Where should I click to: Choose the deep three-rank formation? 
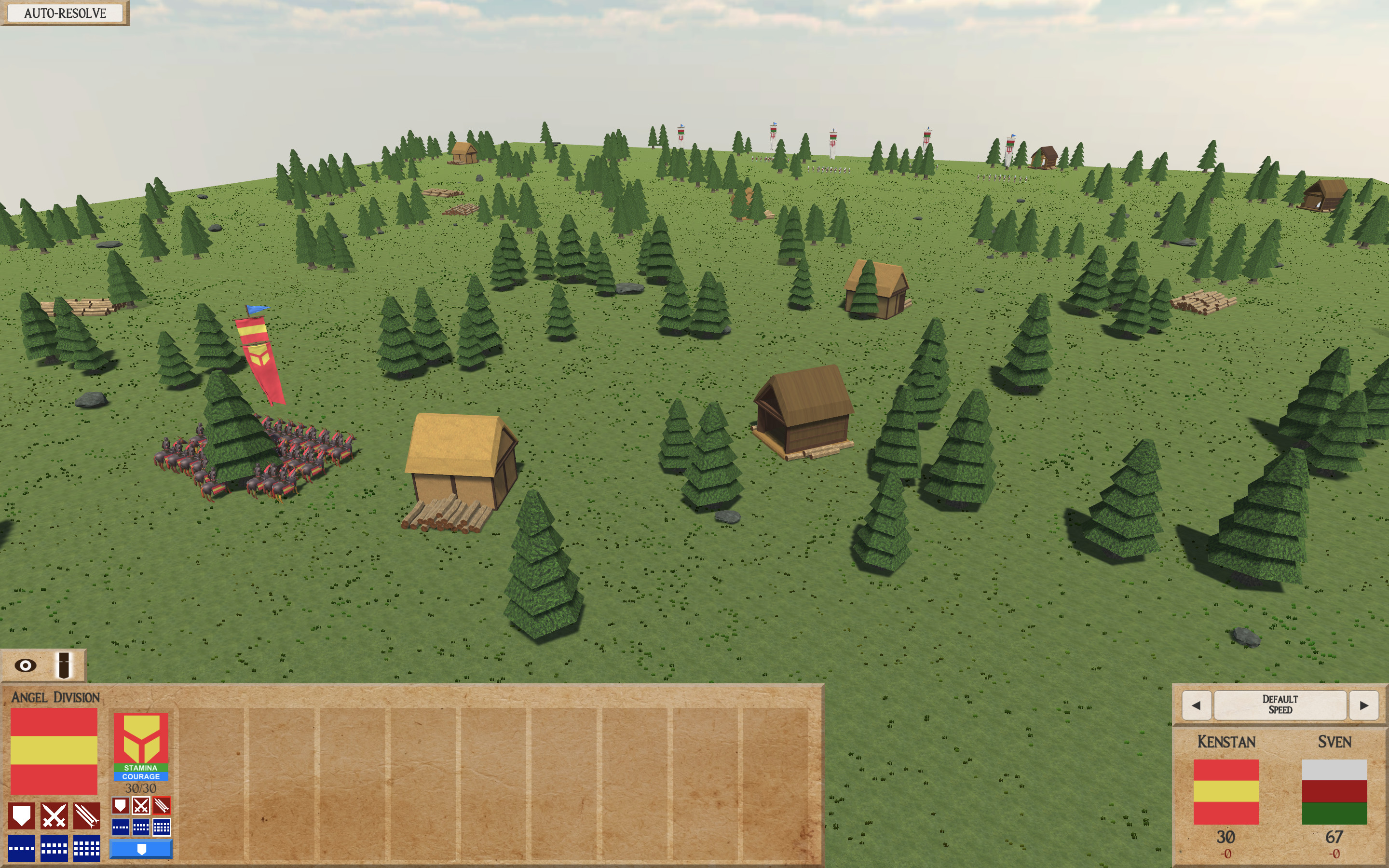click(87, 848)
